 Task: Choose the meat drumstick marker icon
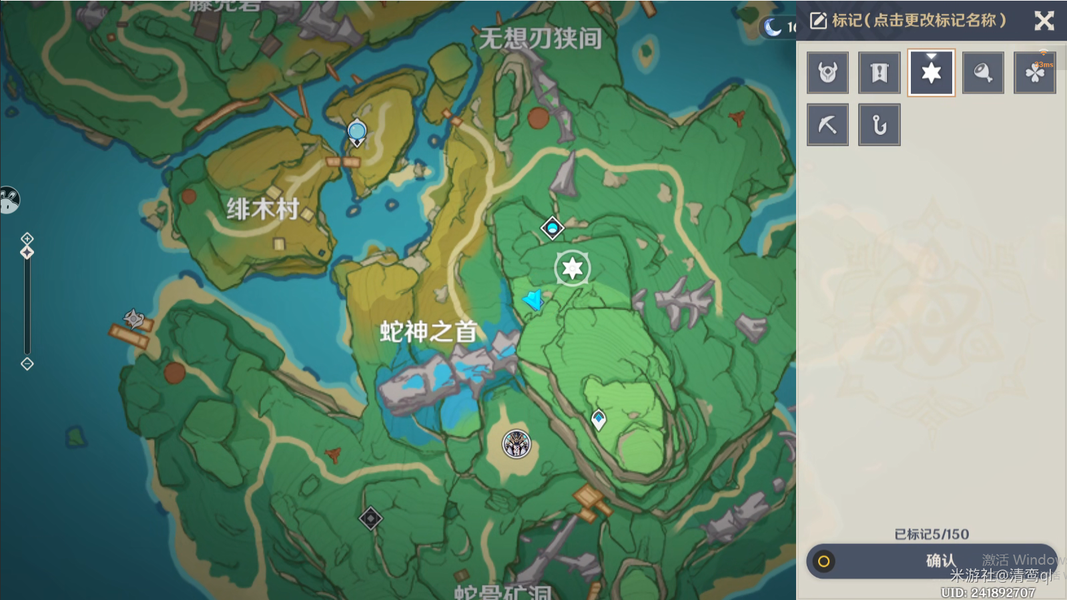[983, 73]
